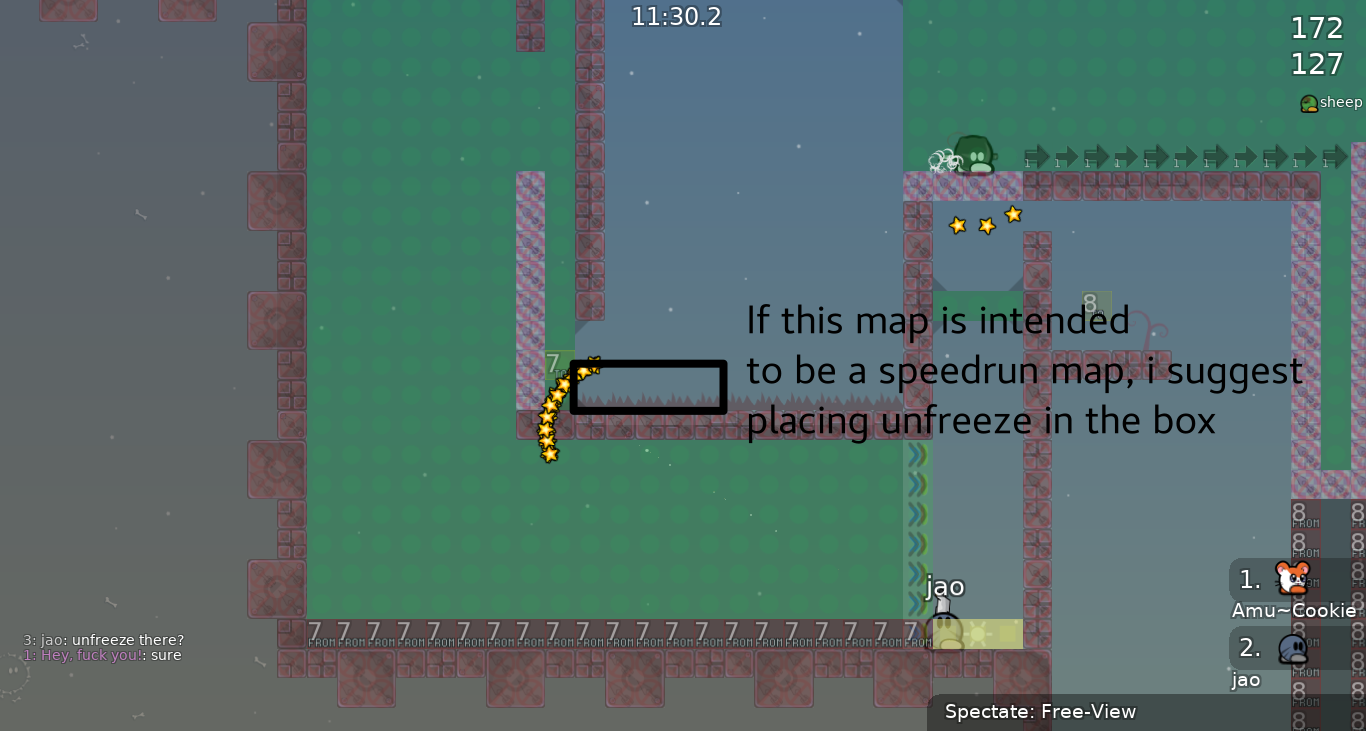Click inside the black suggestion box over the spikes
Viewport: 1366px width, 731px height.
(x=648, y=386)
